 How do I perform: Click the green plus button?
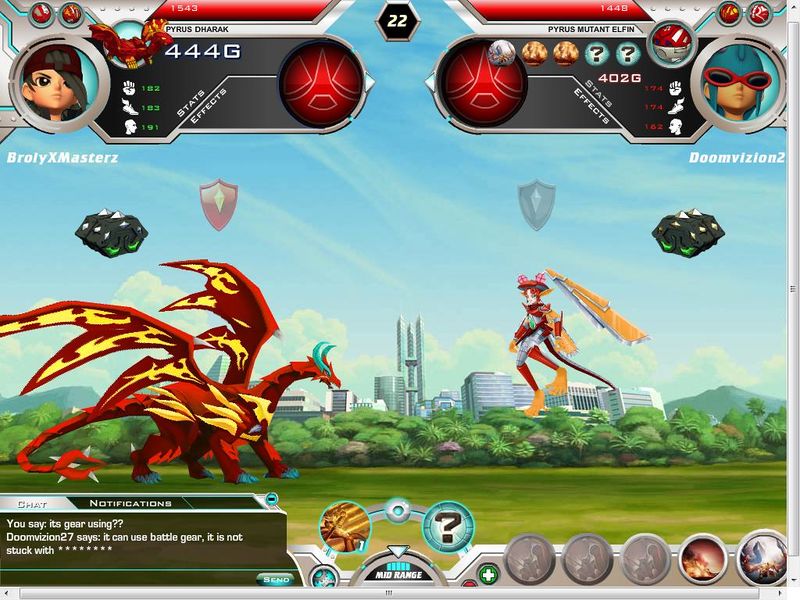click(488, 576)
